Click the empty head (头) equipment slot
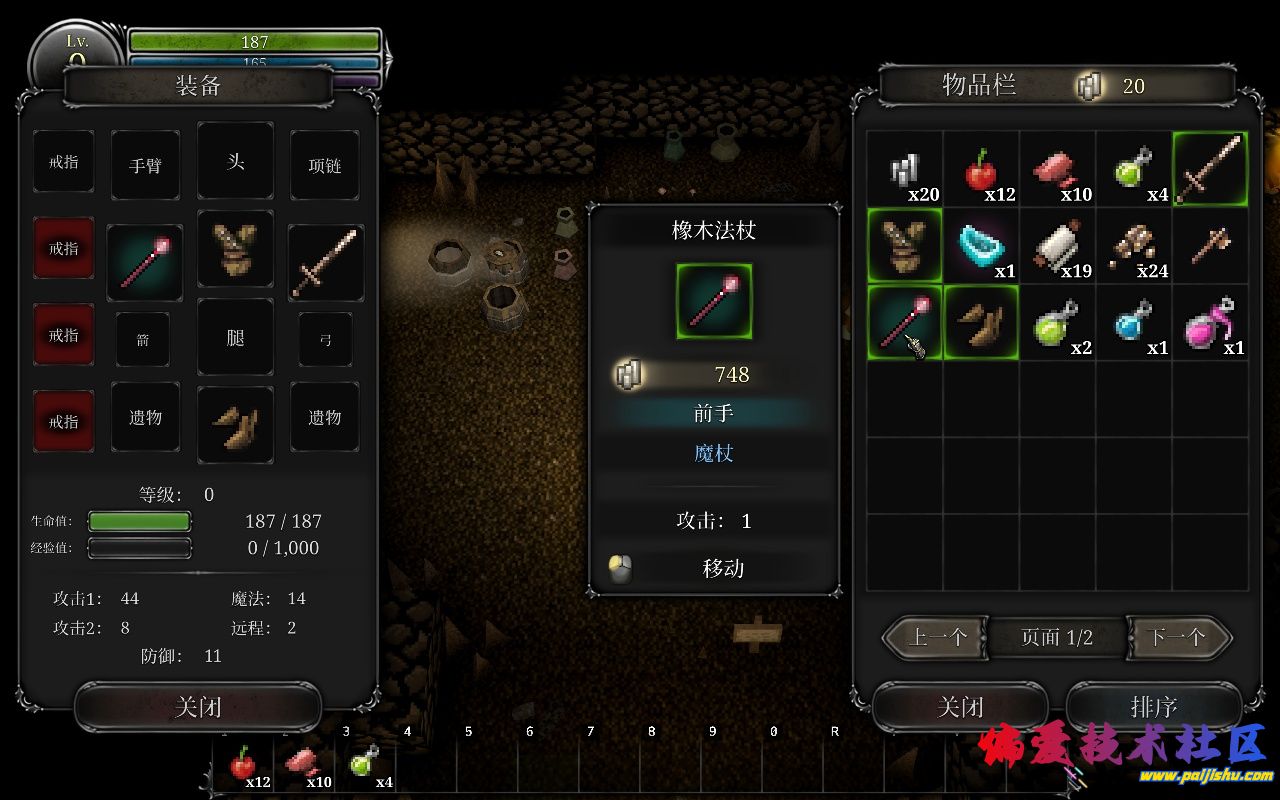The height and width of the screenshot is (800, 1280). coord(235,161)
